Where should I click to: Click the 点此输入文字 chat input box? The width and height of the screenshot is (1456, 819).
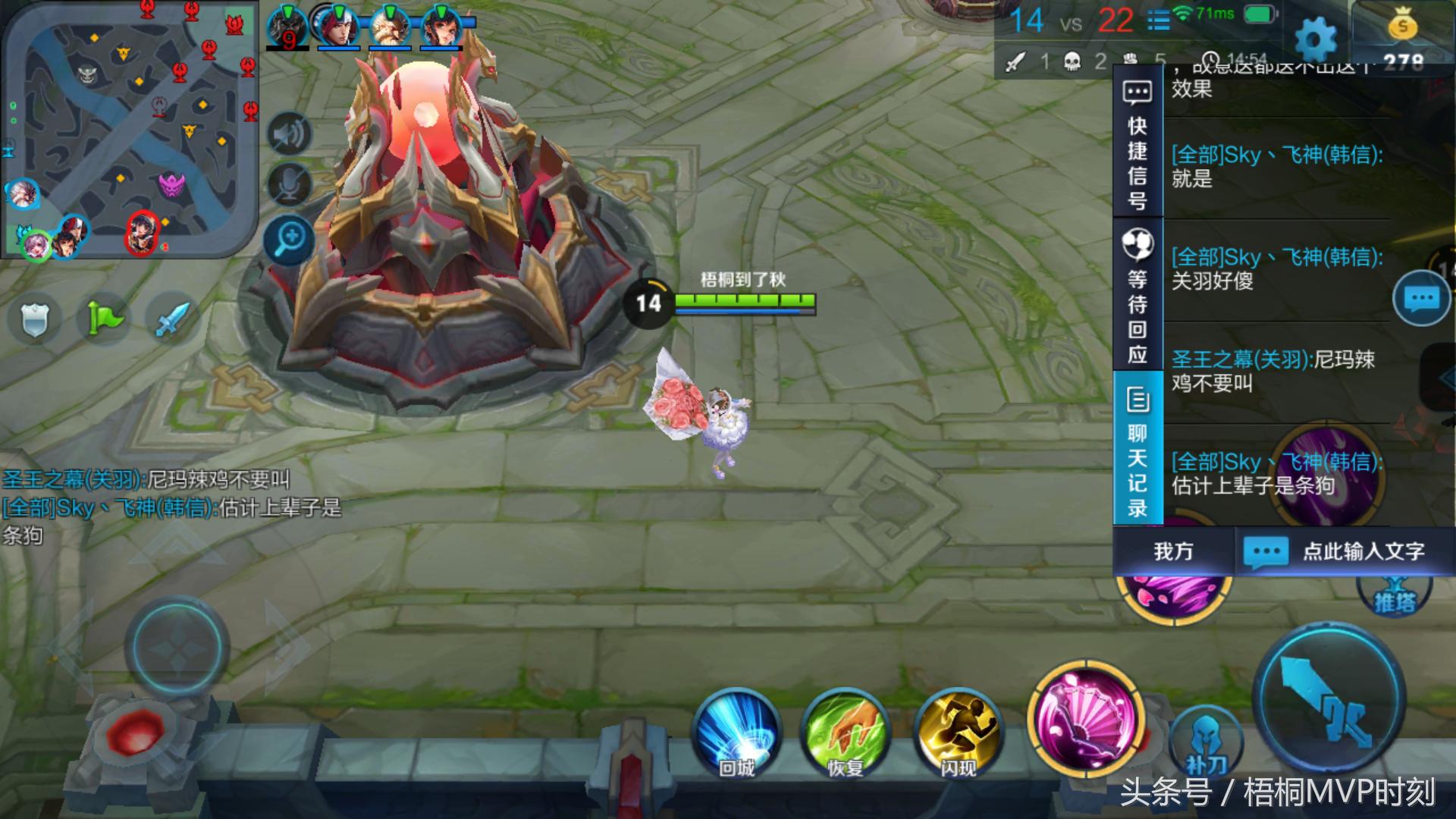[1346, 551]
